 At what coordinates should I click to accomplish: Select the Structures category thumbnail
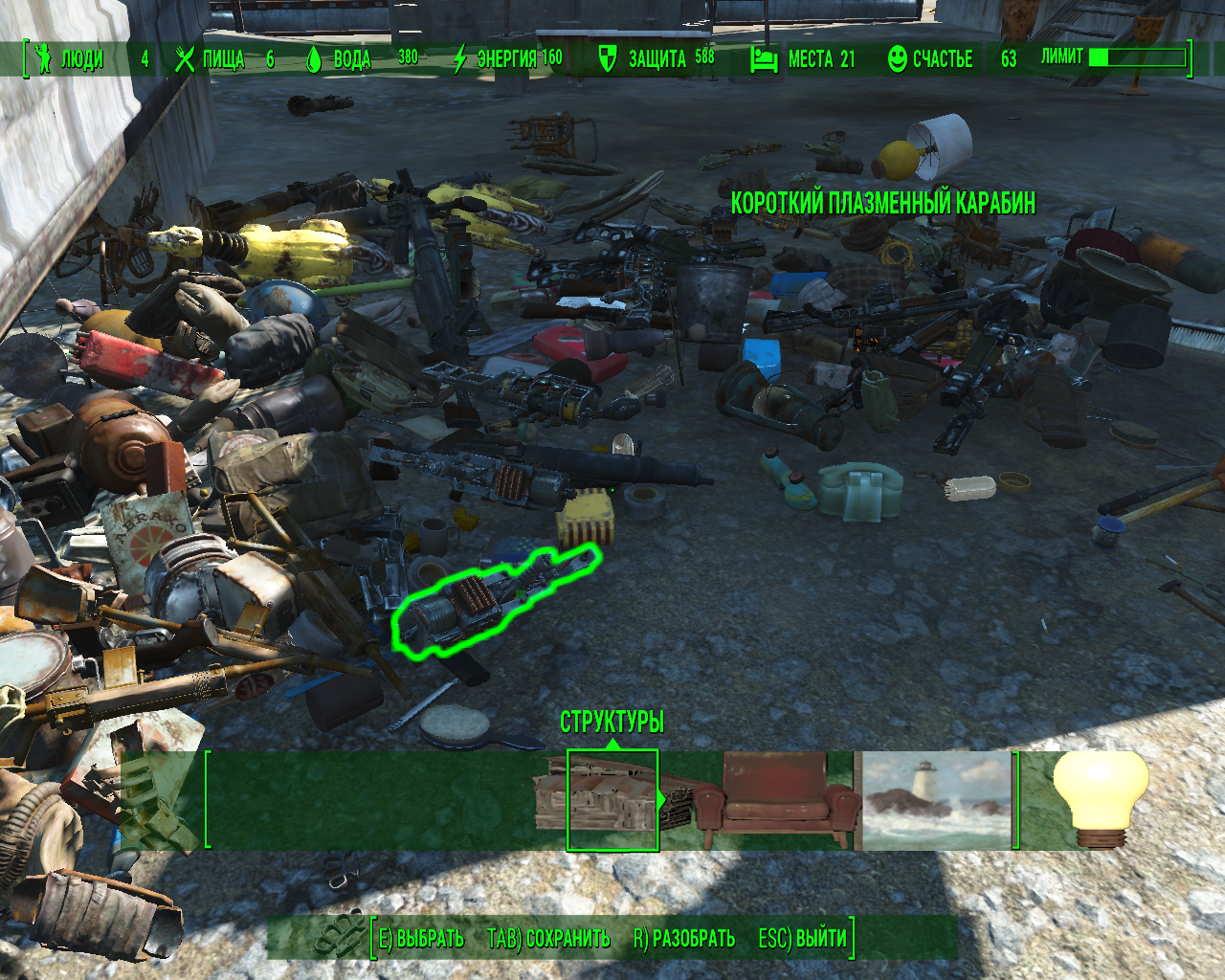tap(612, 800)
